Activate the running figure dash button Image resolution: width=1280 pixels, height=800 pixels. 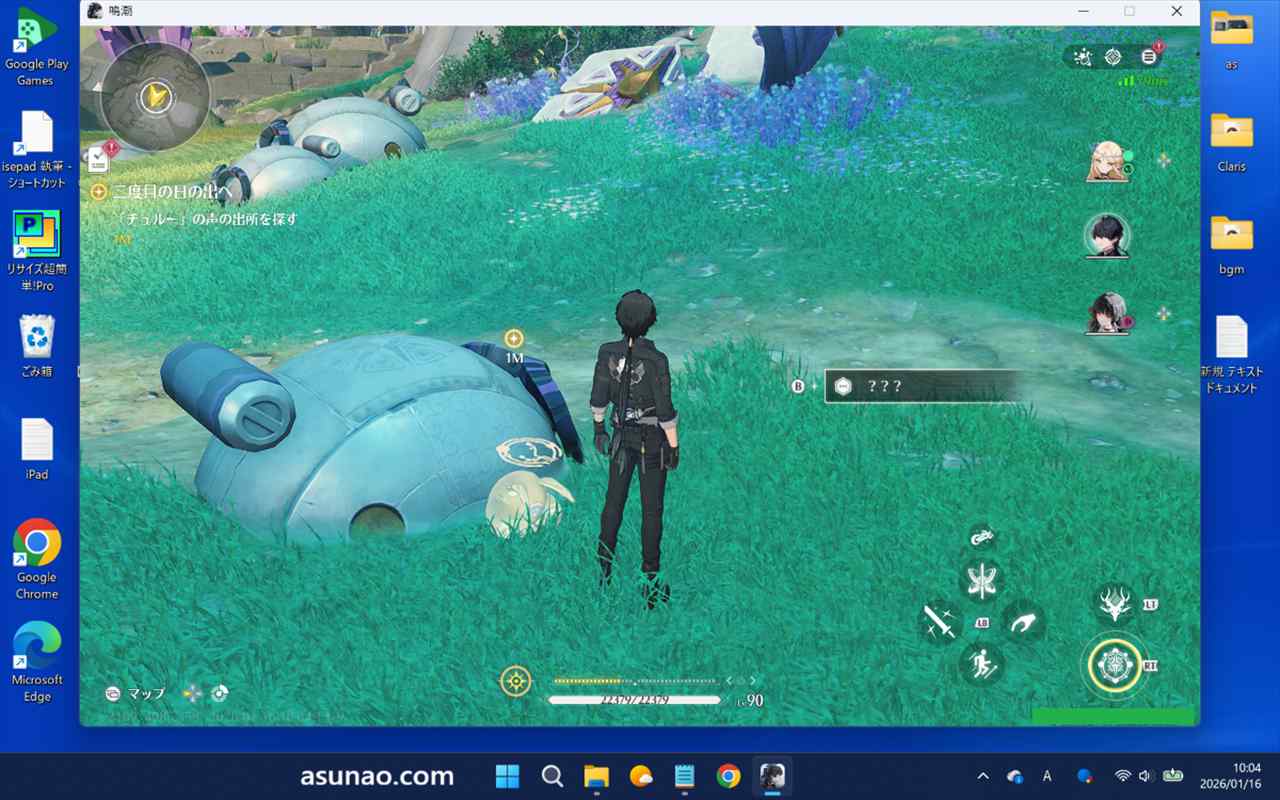[x=982, y=664]
